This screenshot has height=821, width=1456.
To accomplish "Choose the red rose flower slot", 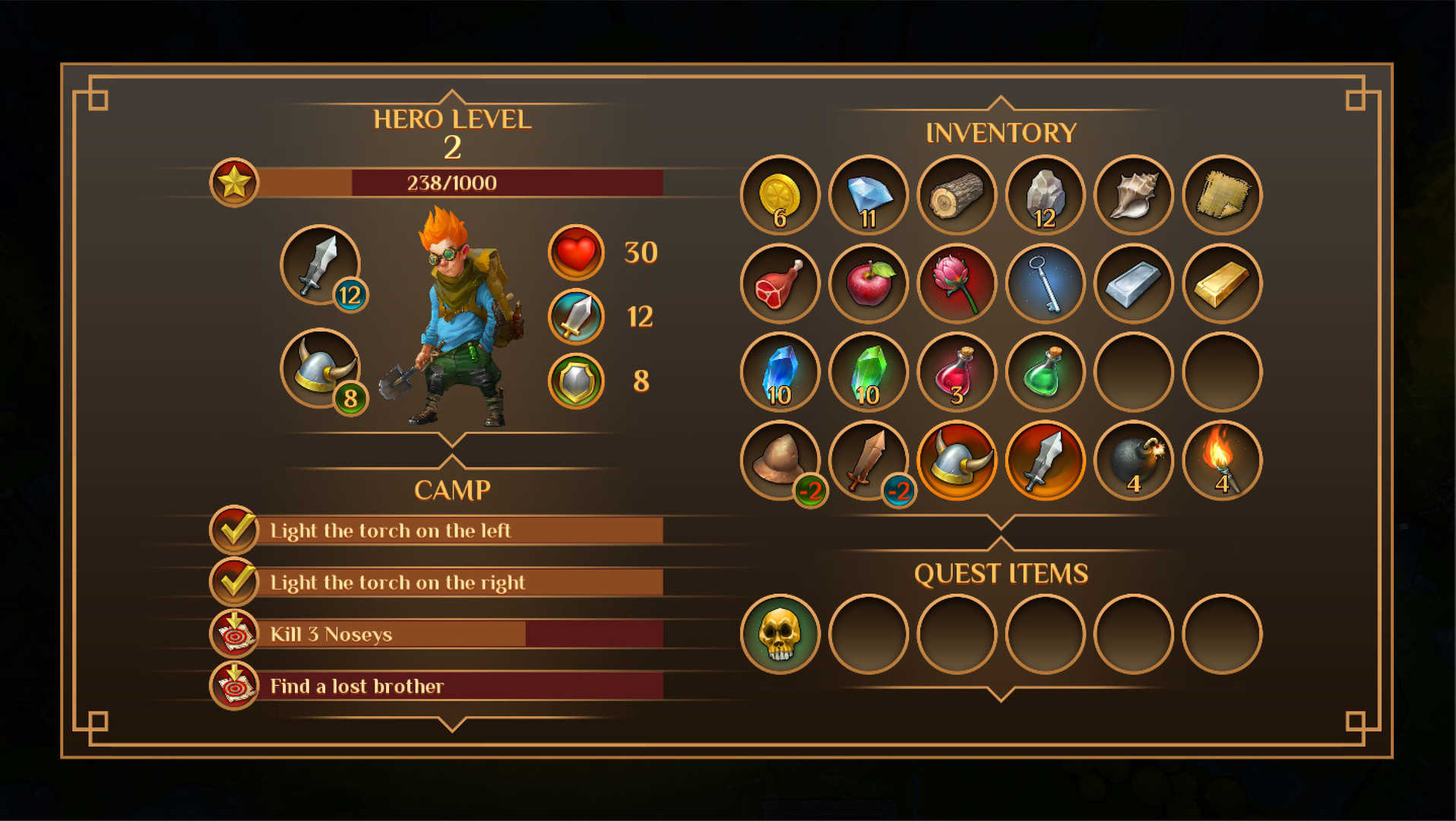I will tap(957, 284).
